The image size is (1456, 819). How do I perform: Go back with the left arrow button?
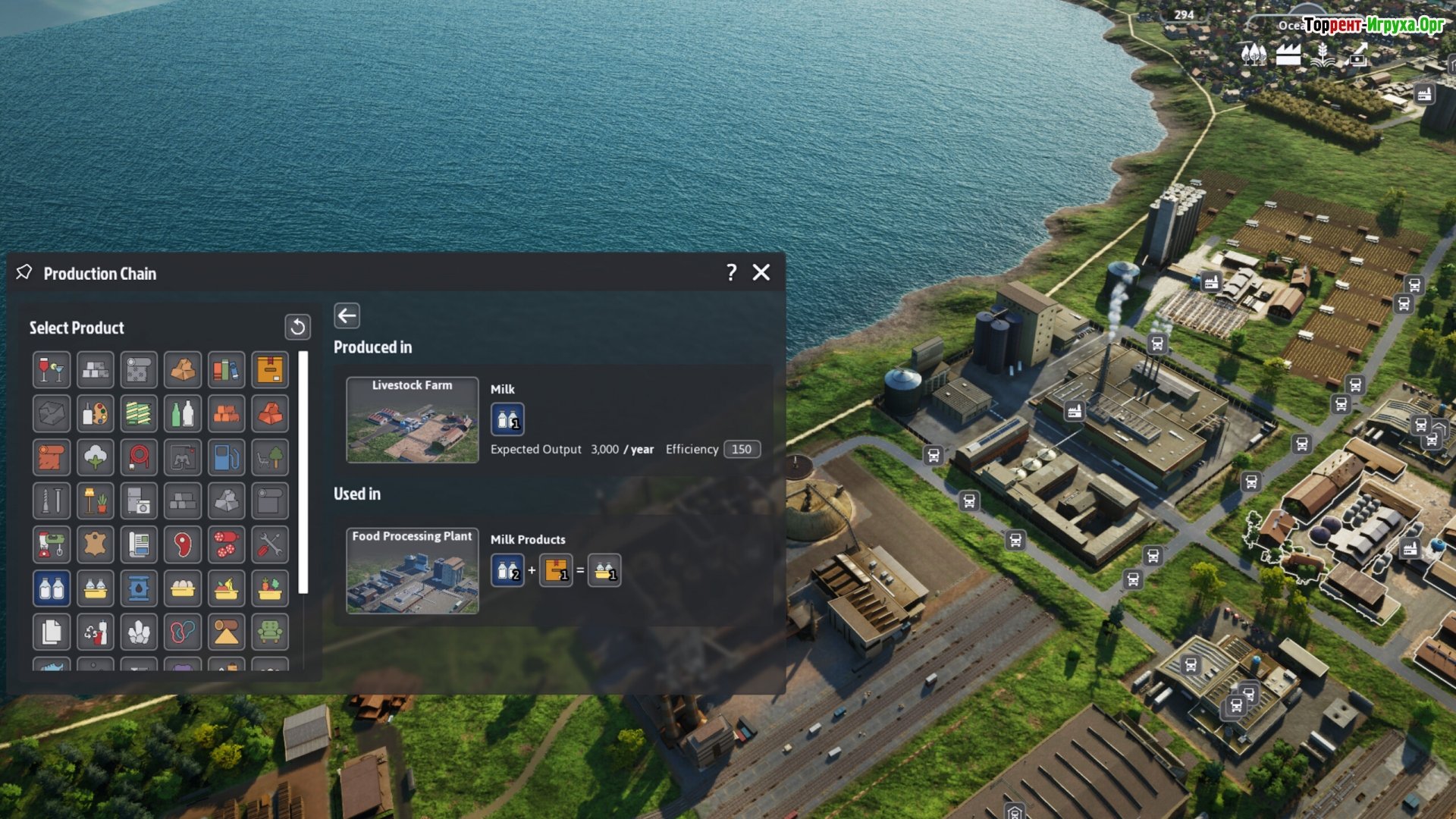(x=347, y=315)
